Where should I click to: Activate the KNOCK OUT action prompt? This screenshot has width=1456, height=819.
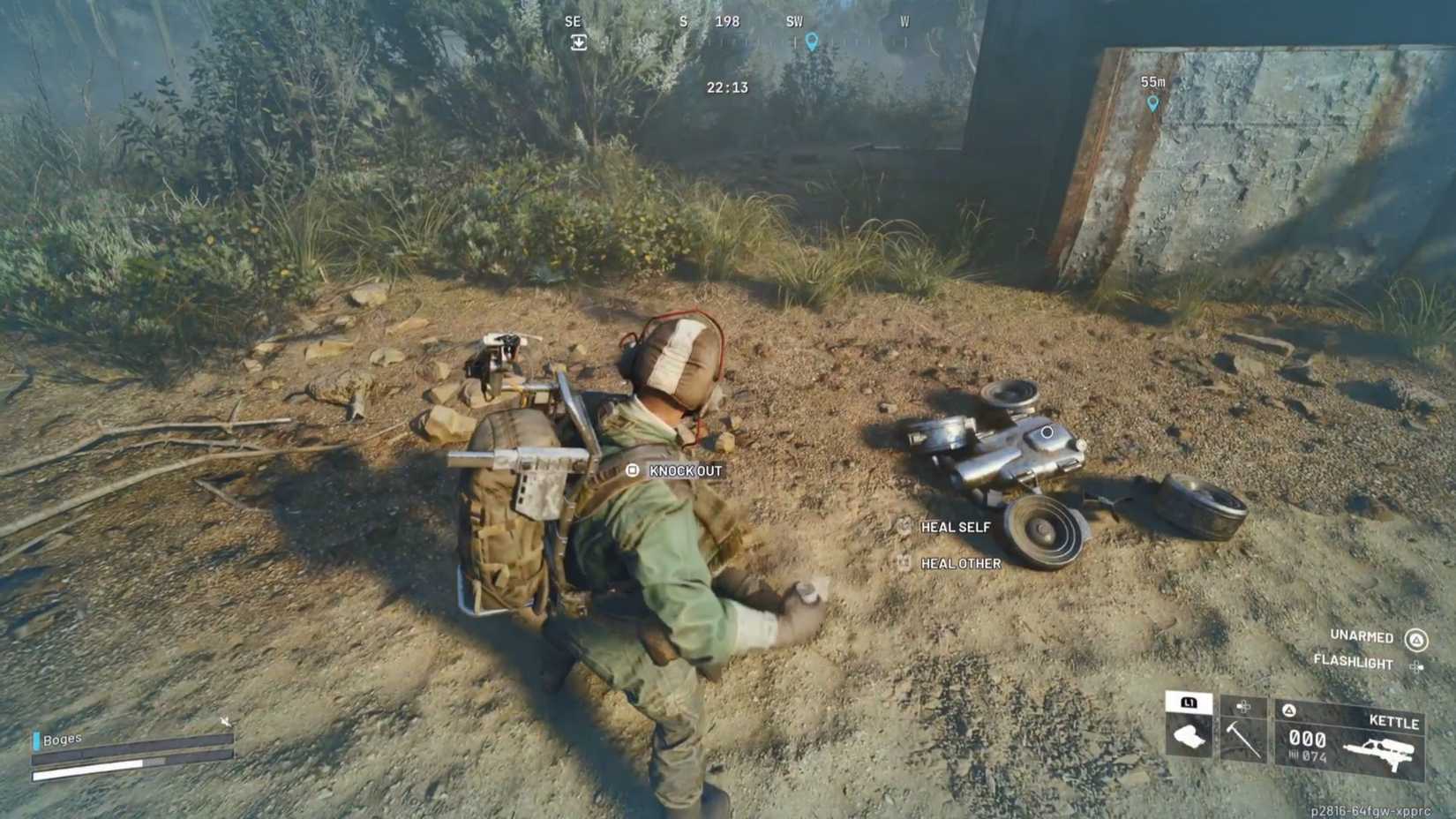click(x=684, y=471)
